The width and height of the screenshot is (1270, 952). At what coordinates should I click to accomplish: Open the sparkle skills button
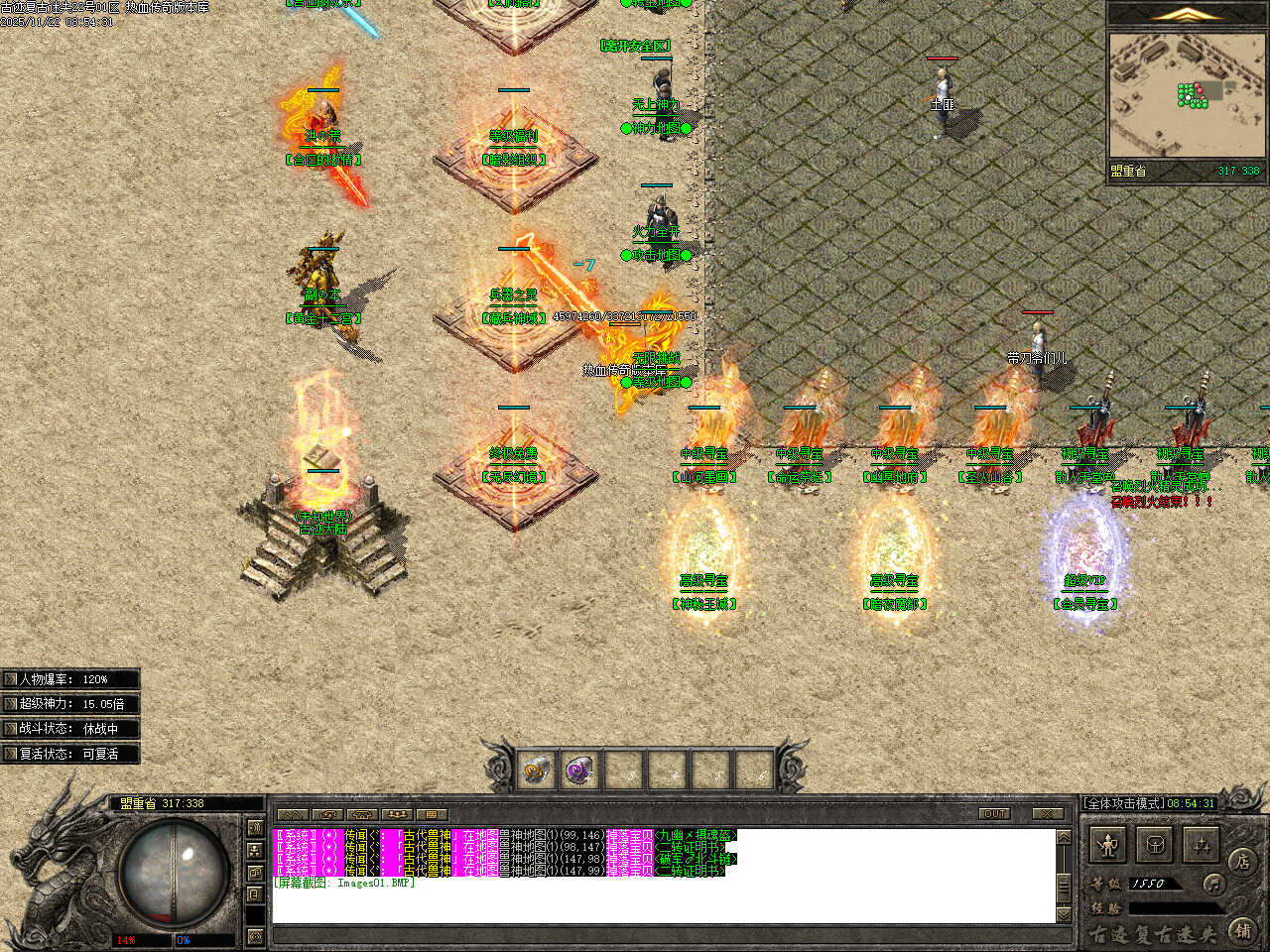click(x=1202, y=846)
